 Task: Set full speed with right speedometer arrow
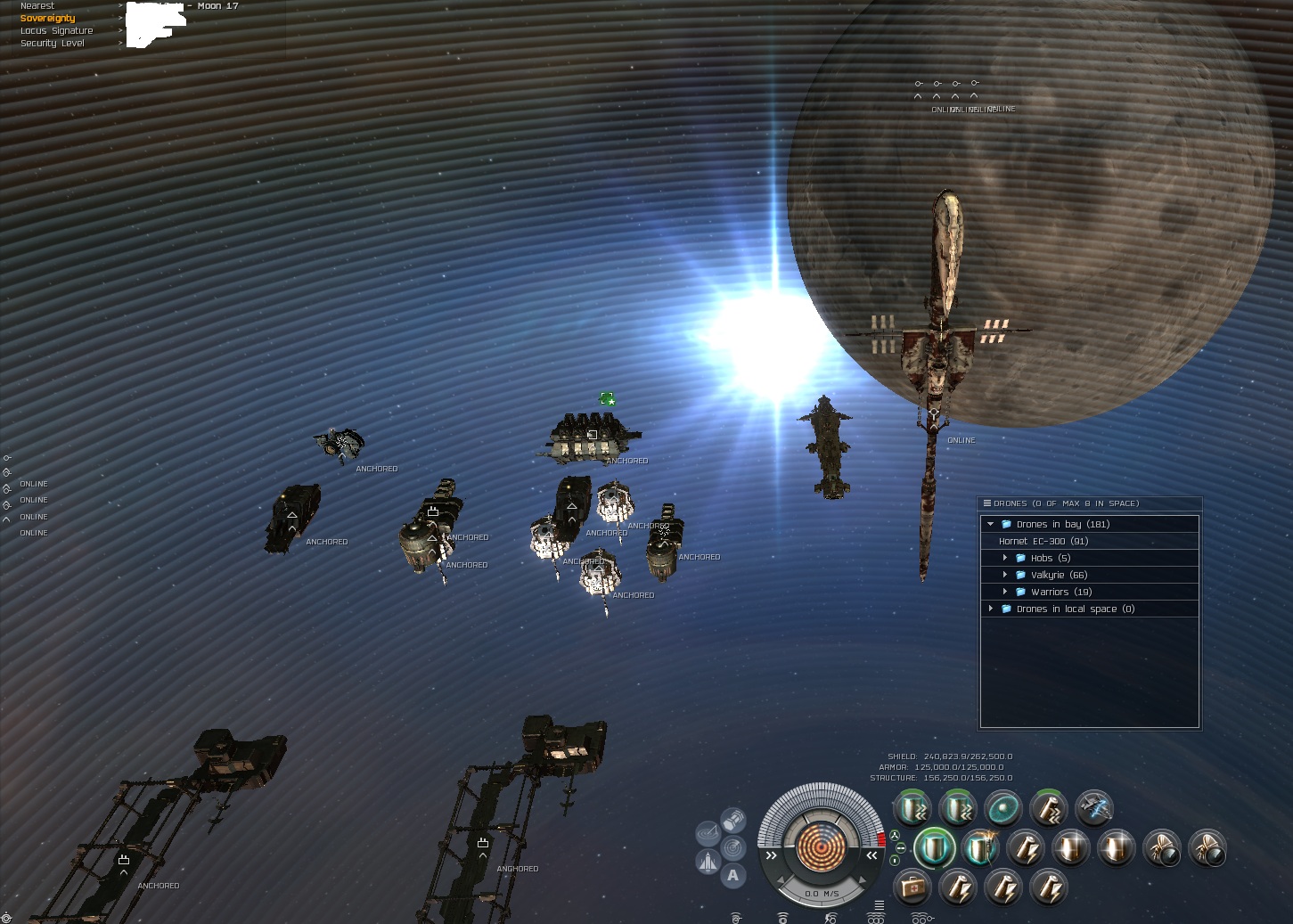pyautogui.click(x=872, y=855)
